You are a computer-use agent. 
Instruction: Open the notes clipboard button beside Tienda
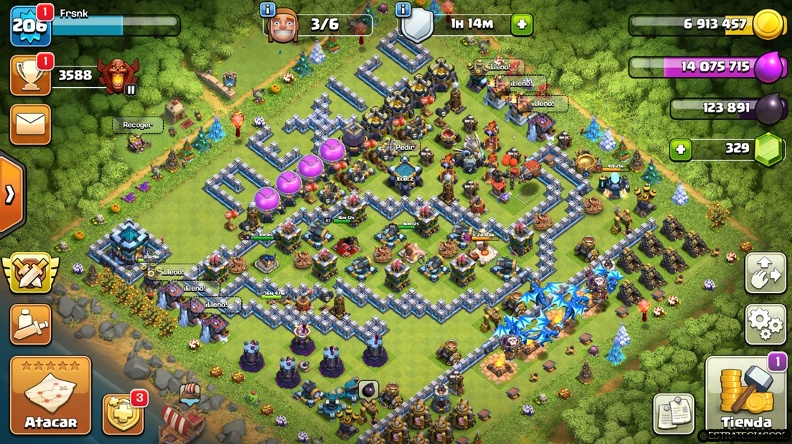point(673,413)
